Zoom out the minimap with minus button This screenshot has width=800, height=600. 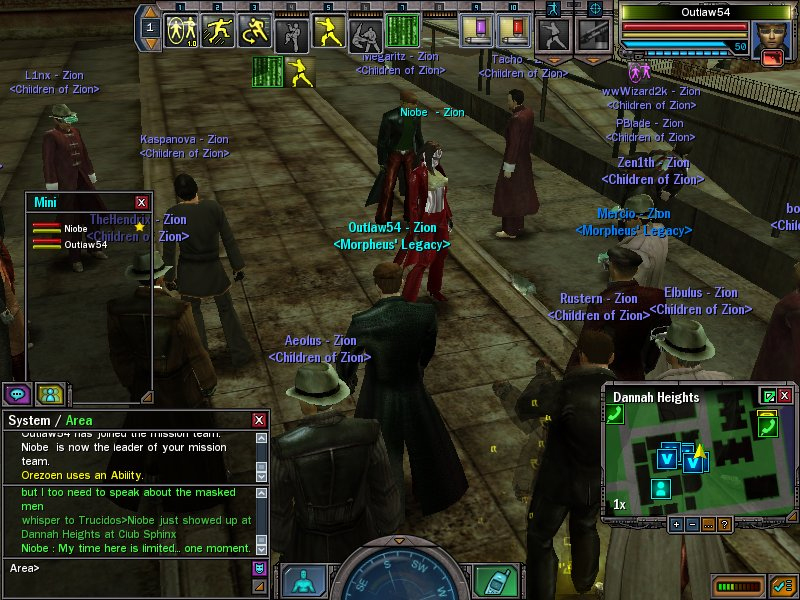692,524
